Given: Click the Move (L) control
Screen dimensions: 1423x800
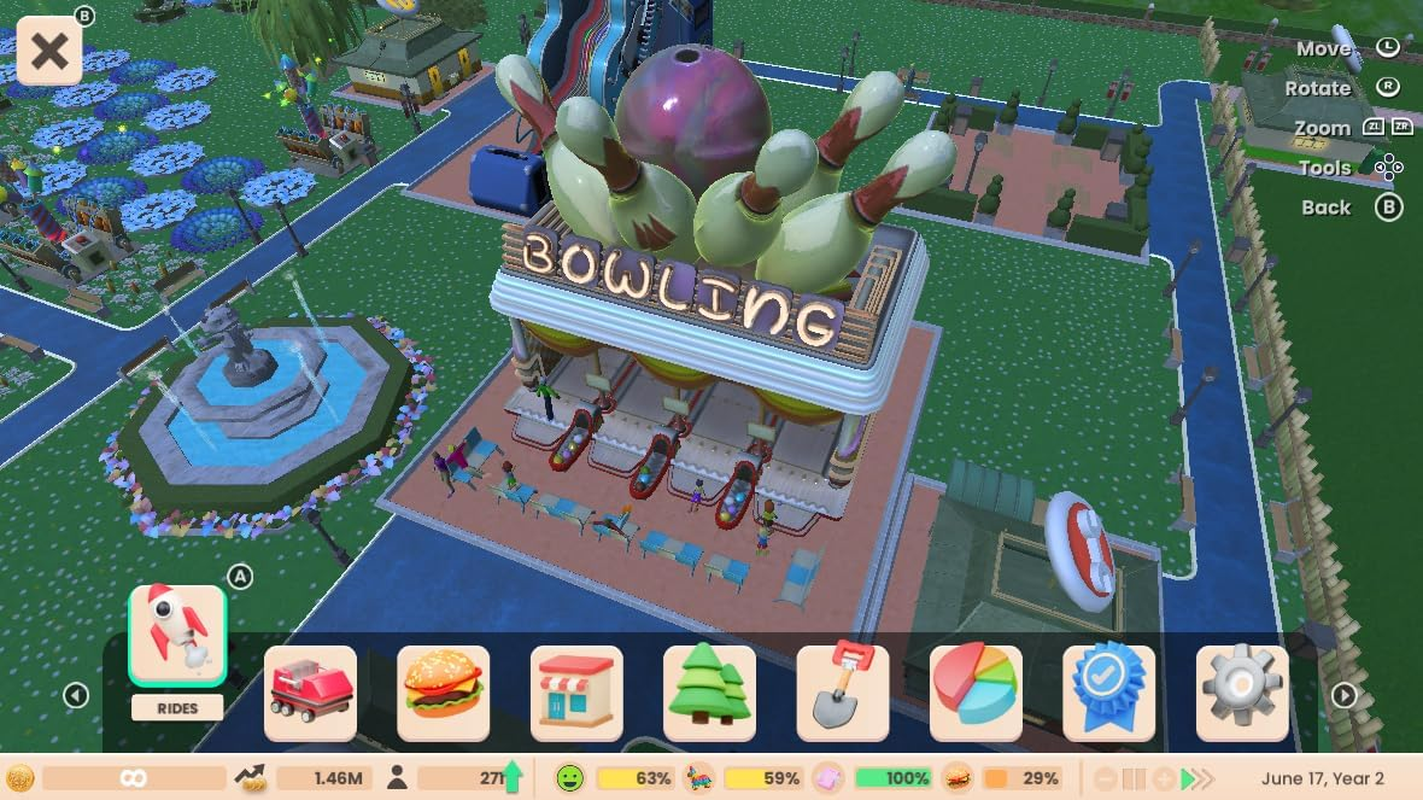Looking at the screenshot, I should (x=1323, y=48).
